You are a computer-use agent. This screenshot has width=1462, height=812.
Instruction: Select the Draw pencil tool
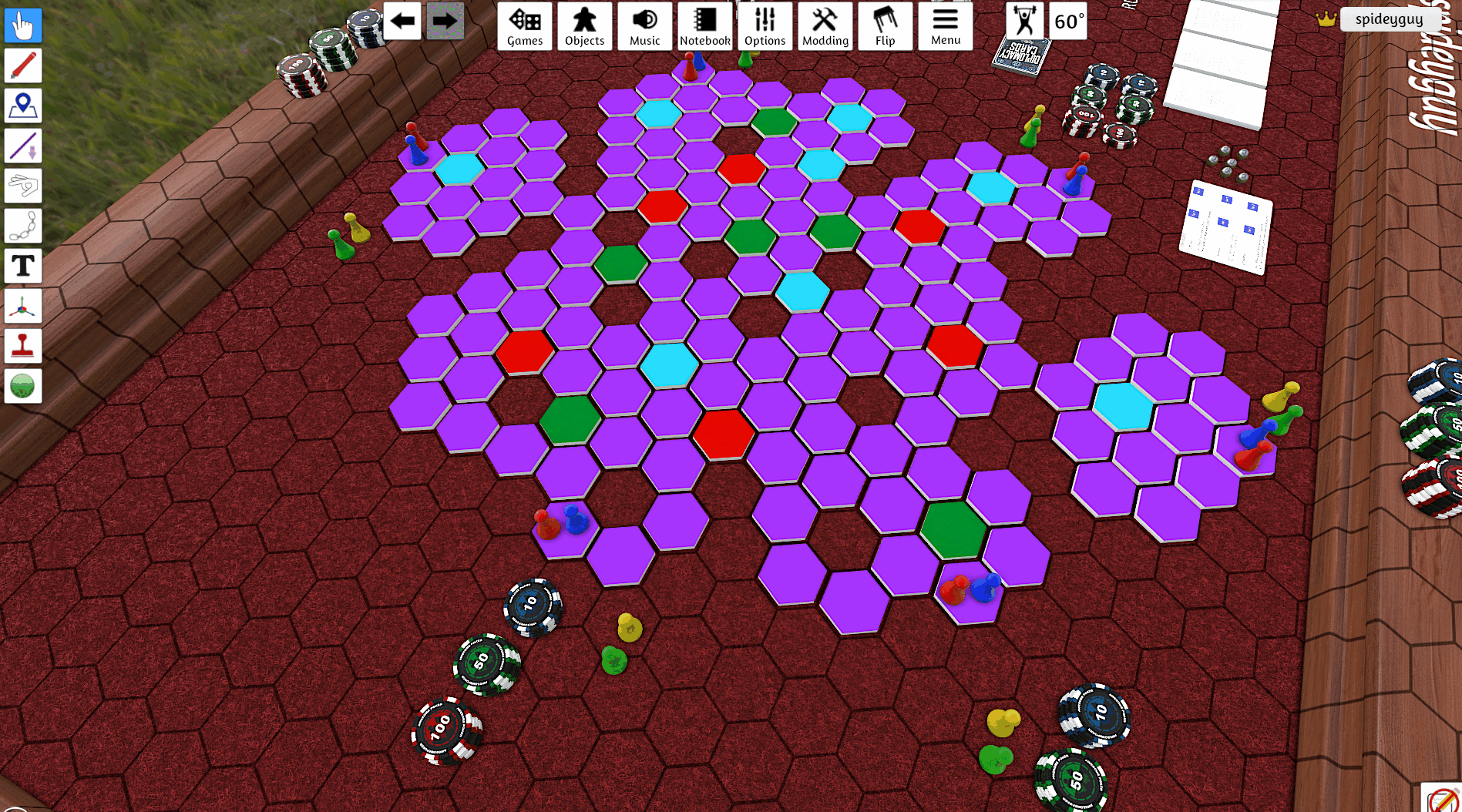pyautogui.click(x=22, y=65)
